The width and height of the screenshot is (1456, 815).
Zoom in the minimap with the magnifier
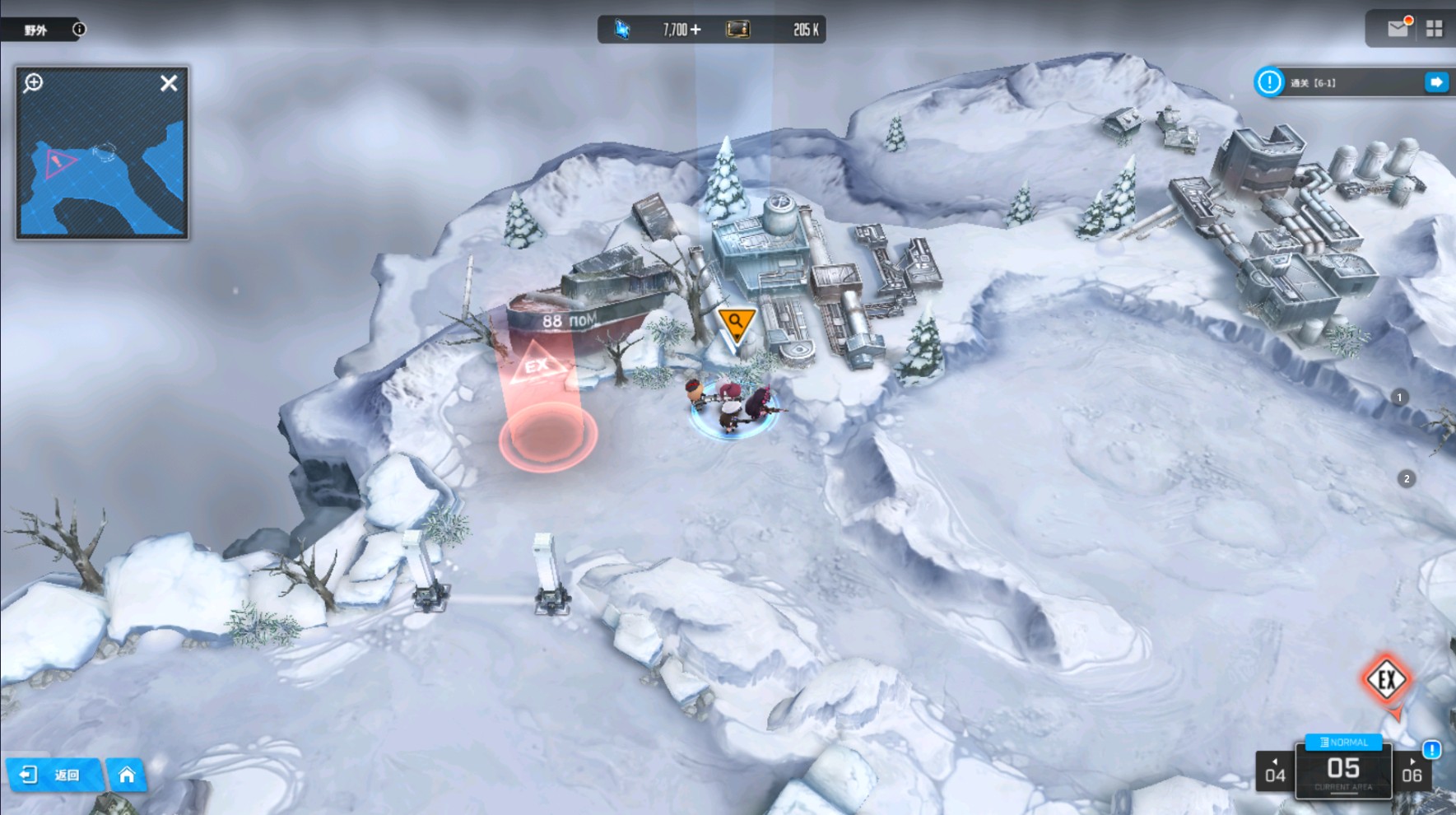pos(34,82)
